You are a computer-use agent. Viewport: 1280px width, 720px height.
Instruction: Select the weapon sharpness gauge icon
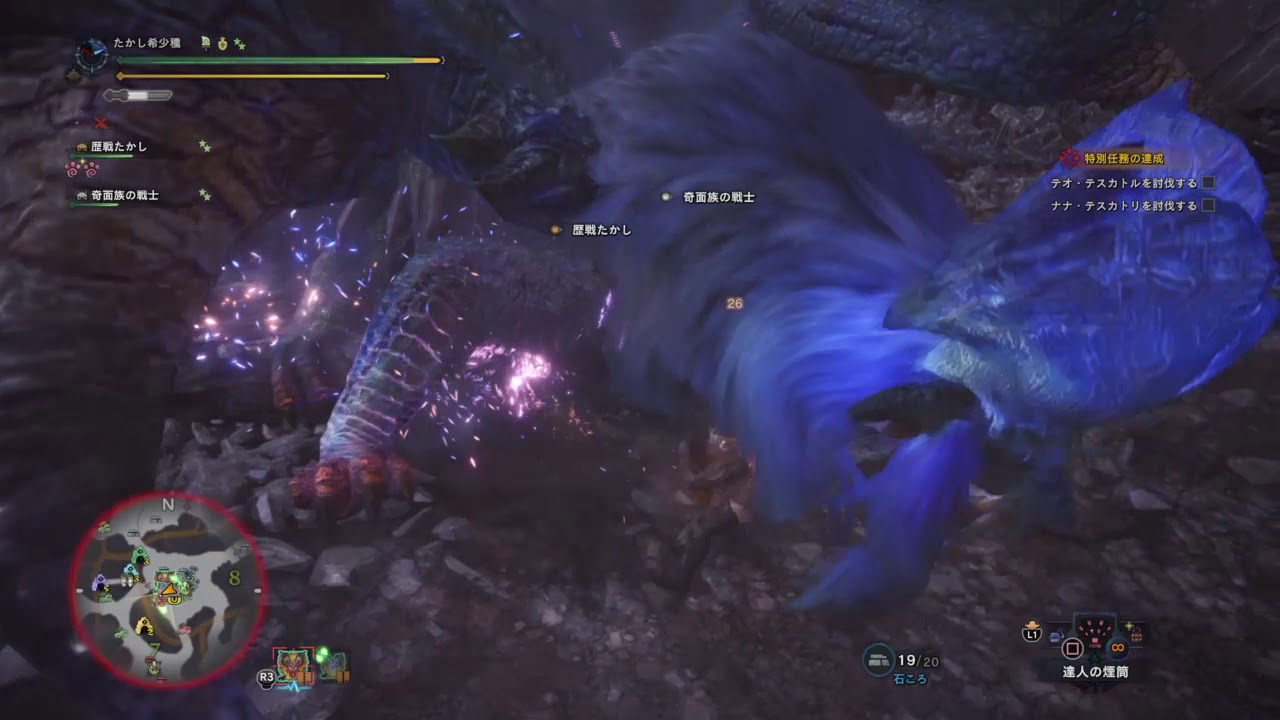click(135, 97)
